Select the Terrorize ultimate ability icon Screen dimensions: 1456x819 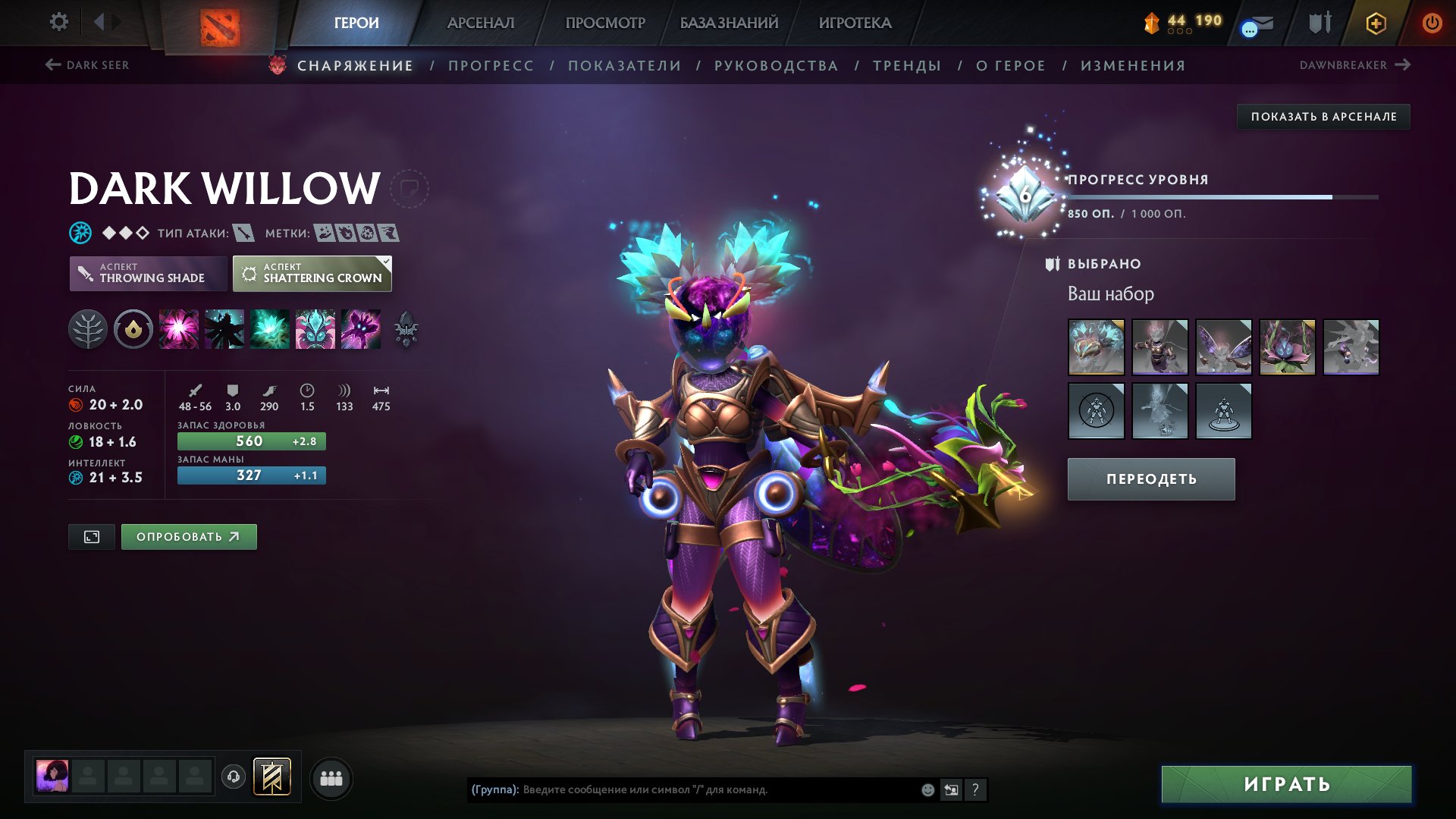pos(360,329)
